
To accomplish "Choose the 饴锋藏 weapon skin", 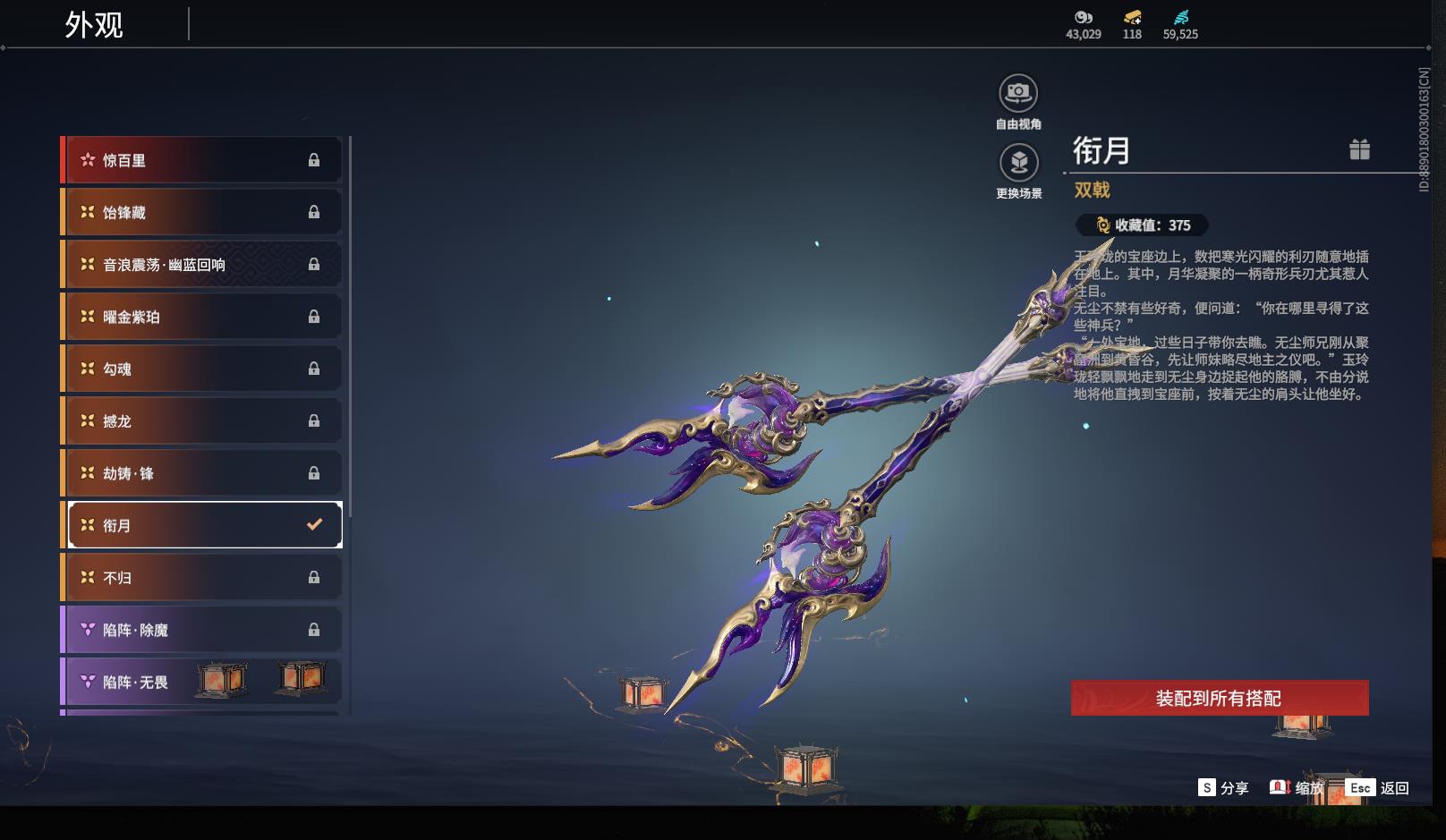I will tap(201, 212).
